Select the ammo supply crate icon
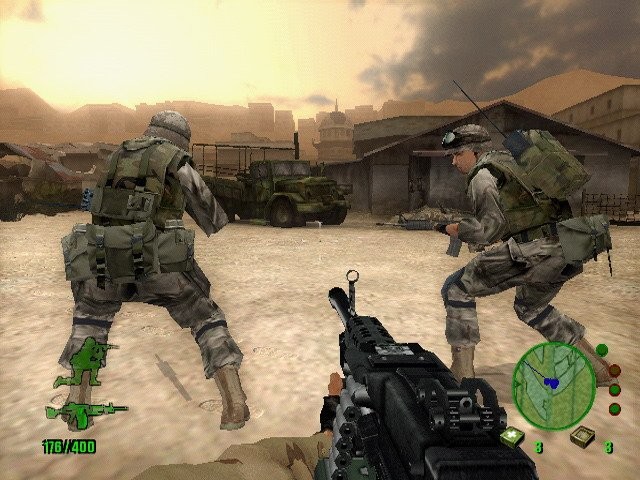Screen dimensions: 640x480 click(581, 436)
